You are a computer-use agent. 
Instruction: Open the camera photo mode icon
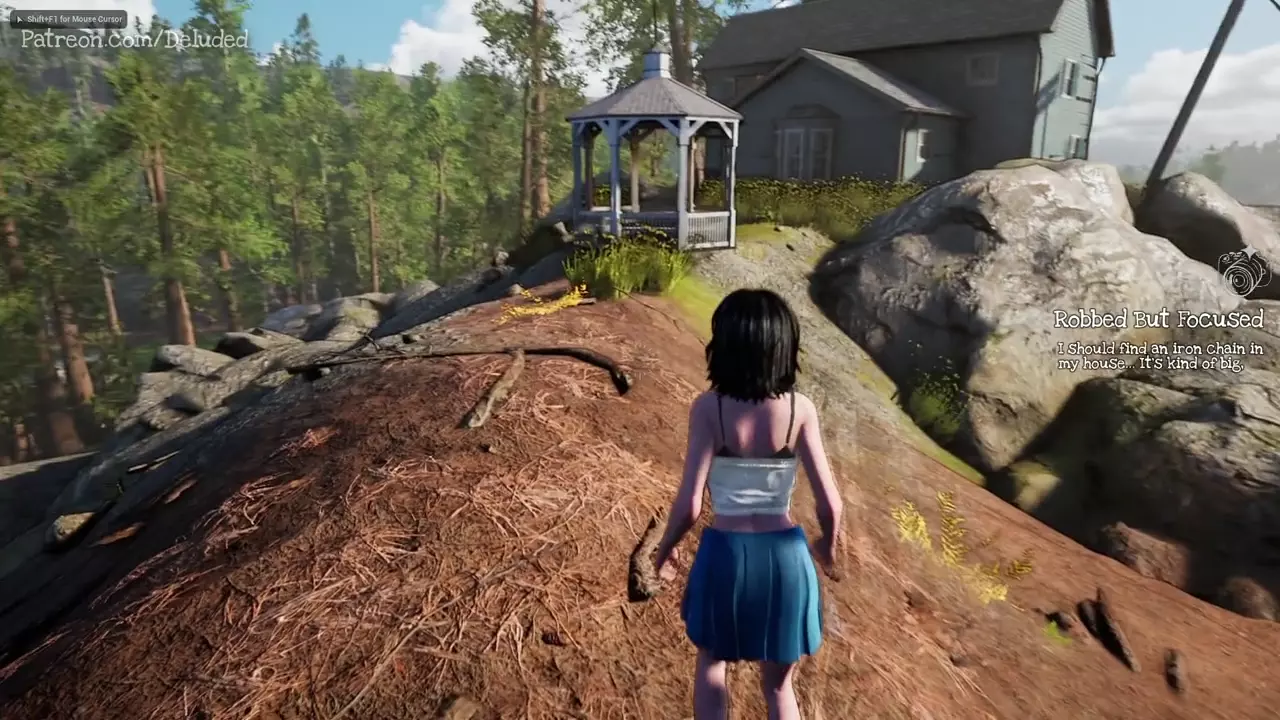[1244, 272]
